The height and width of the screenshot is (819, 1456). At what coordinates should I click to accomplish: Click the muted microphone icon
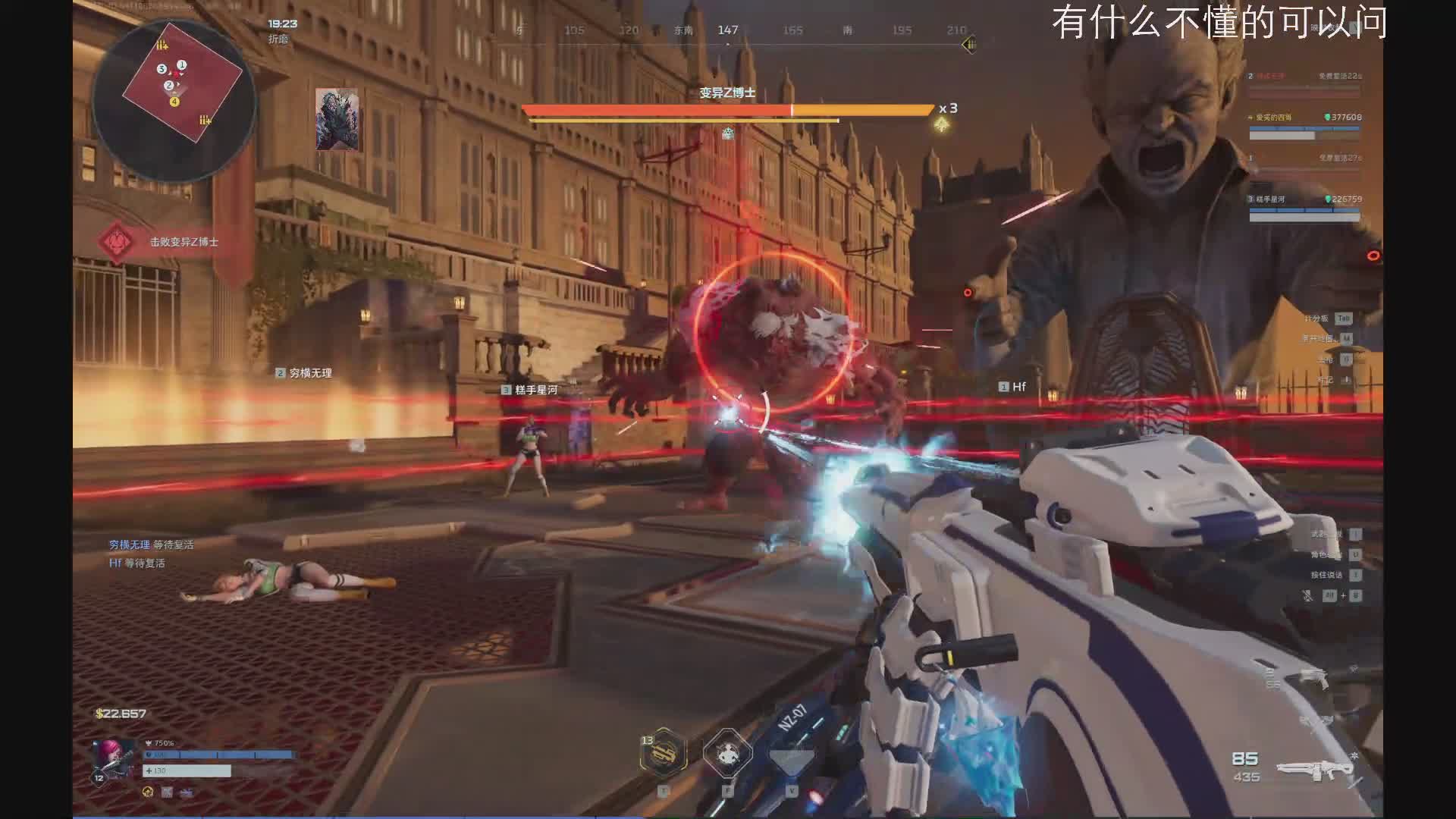pos(1307,596)
